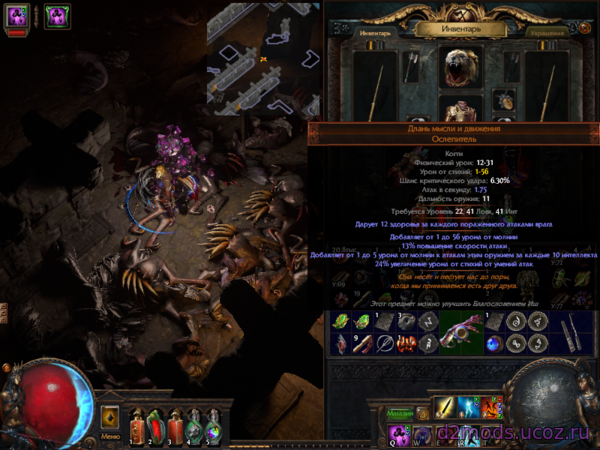Screen dimensions: 600x450
Task: Activate the glowing sword attack skill
Action: pos(446,410)
